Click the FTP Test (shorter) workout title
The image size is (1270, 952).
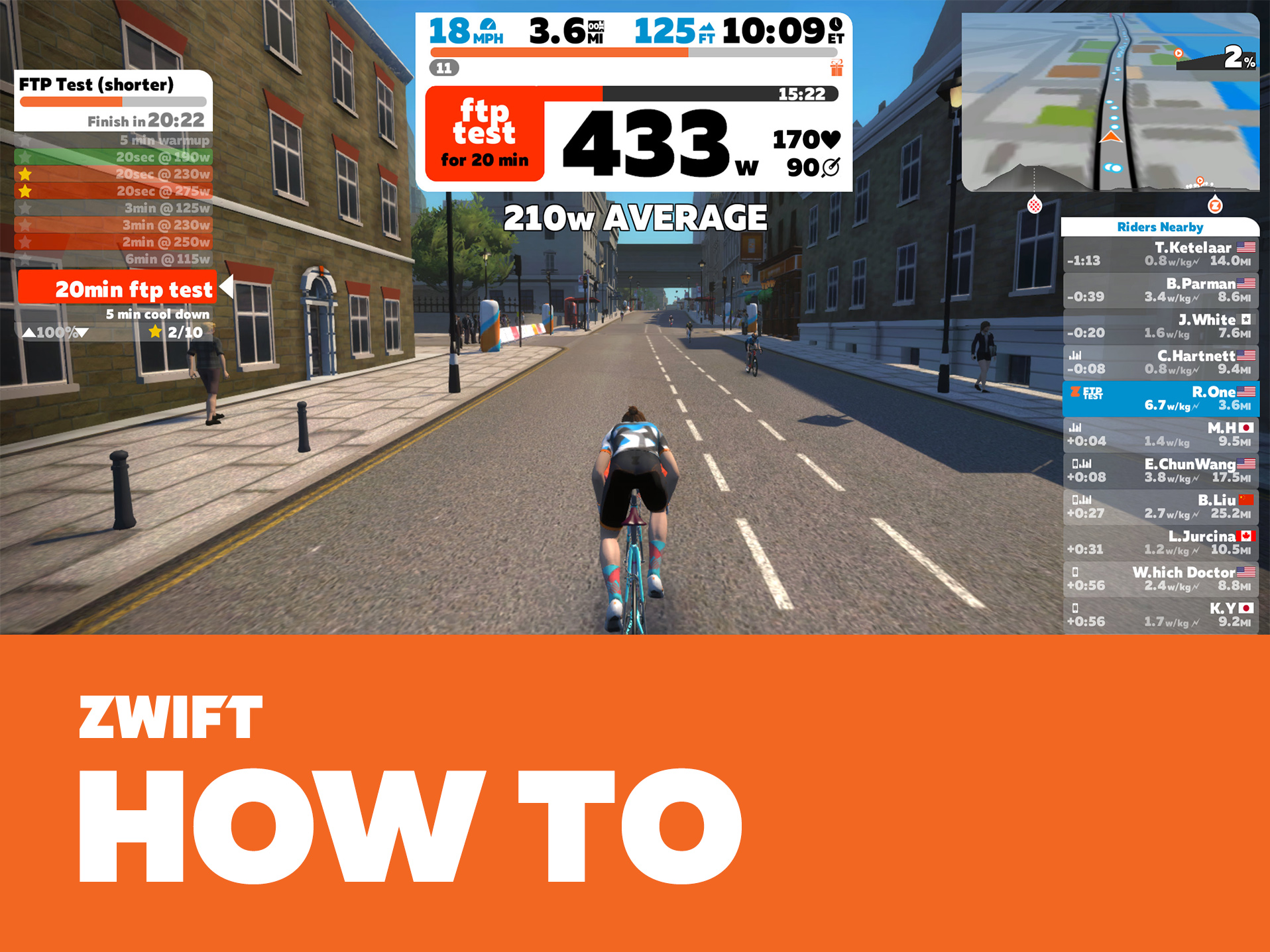point(97,85)
